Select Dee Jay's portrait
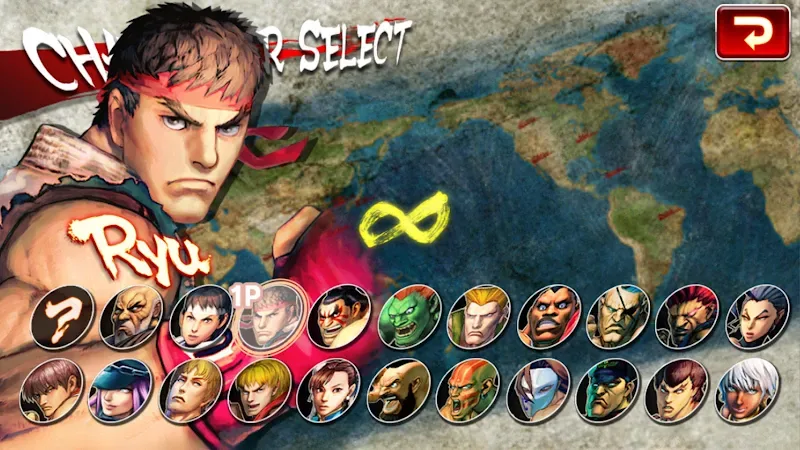The height and width of the screenshot is (450, 800). tap(547, 316)
